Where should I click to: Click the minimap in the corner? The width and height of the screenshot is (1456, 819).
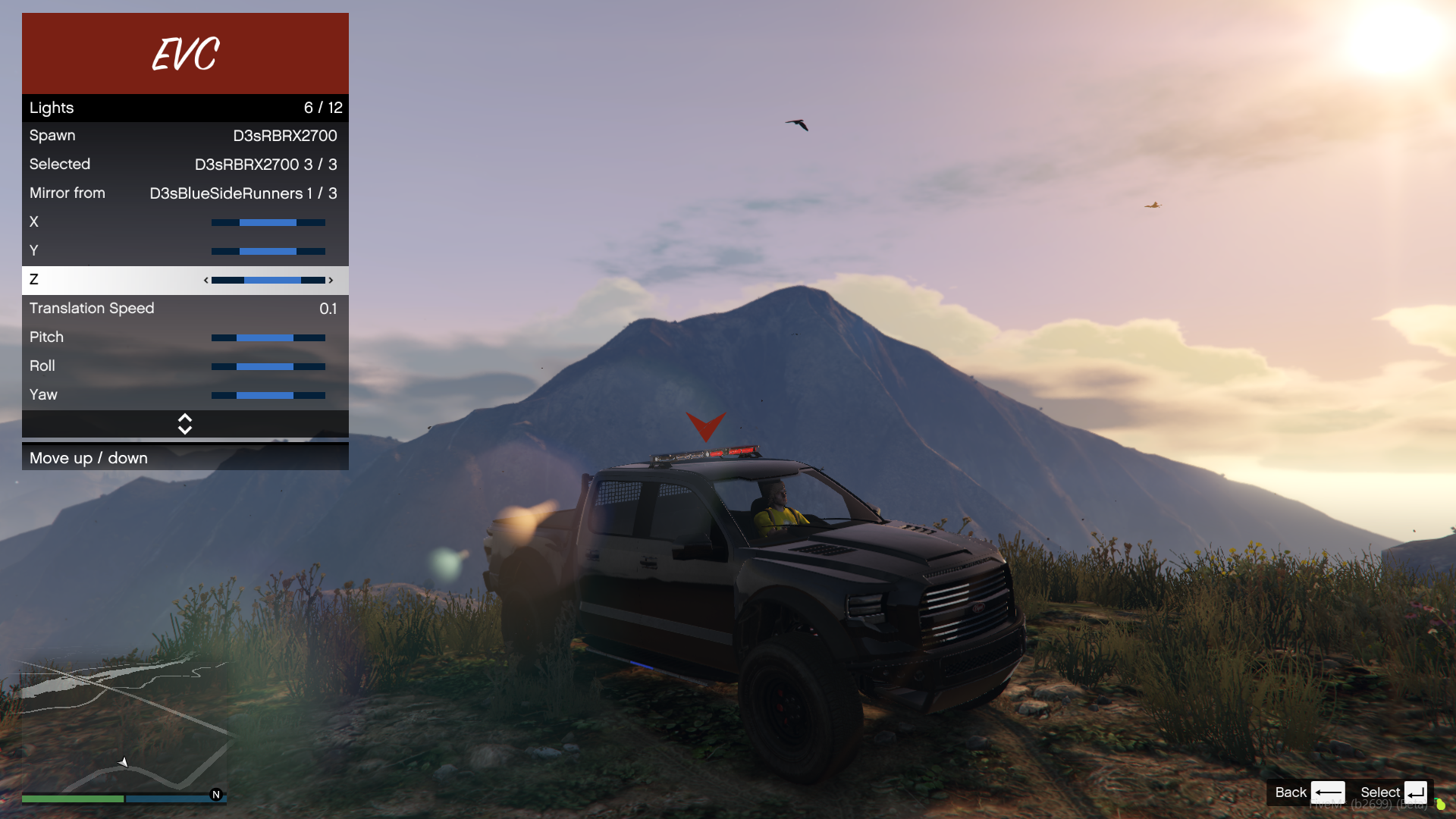point(124,724)
